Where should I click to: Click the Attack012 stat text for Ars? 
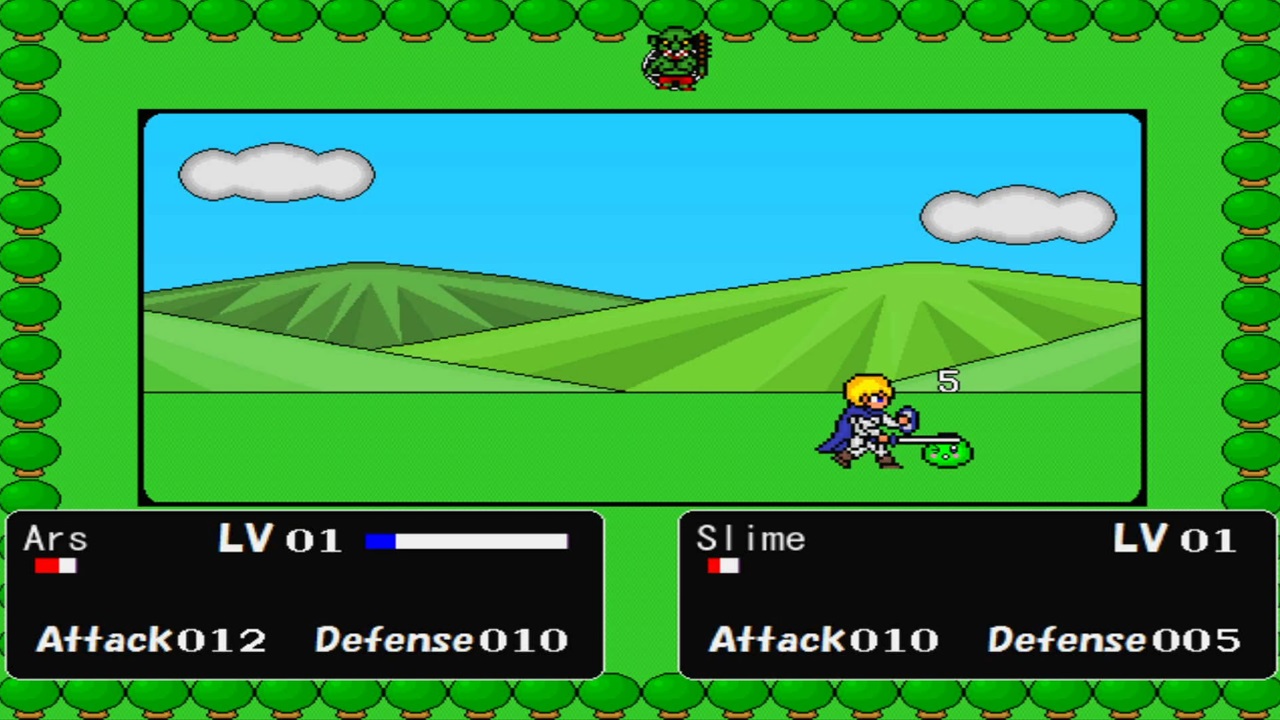tap(150, 640)
